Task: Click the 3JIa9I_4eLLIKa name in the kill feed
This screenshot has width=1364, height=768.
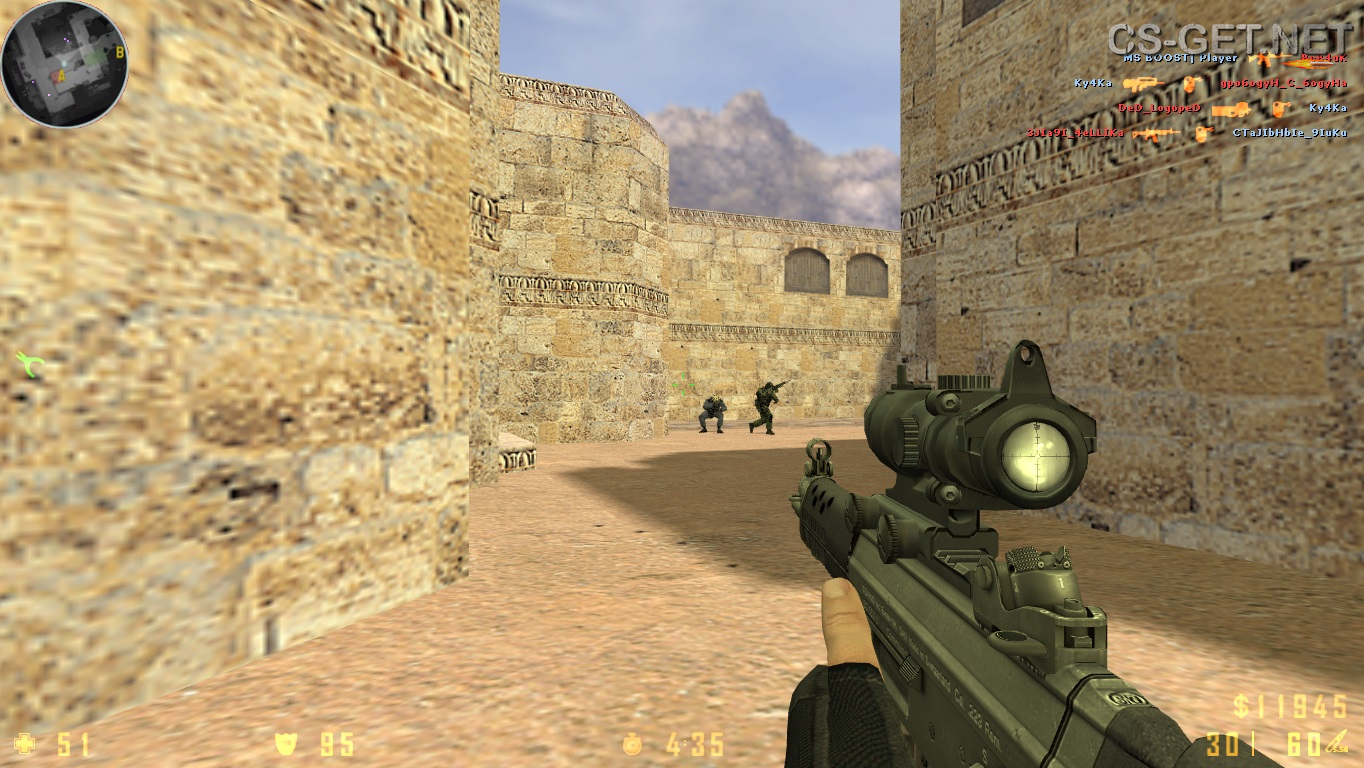Action: coord(1074,132)
